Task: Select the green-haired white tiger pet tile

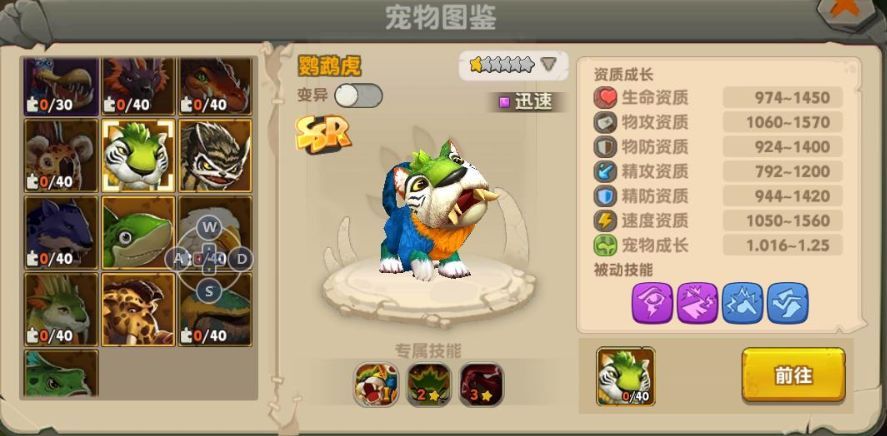Action: pos(137,155)
